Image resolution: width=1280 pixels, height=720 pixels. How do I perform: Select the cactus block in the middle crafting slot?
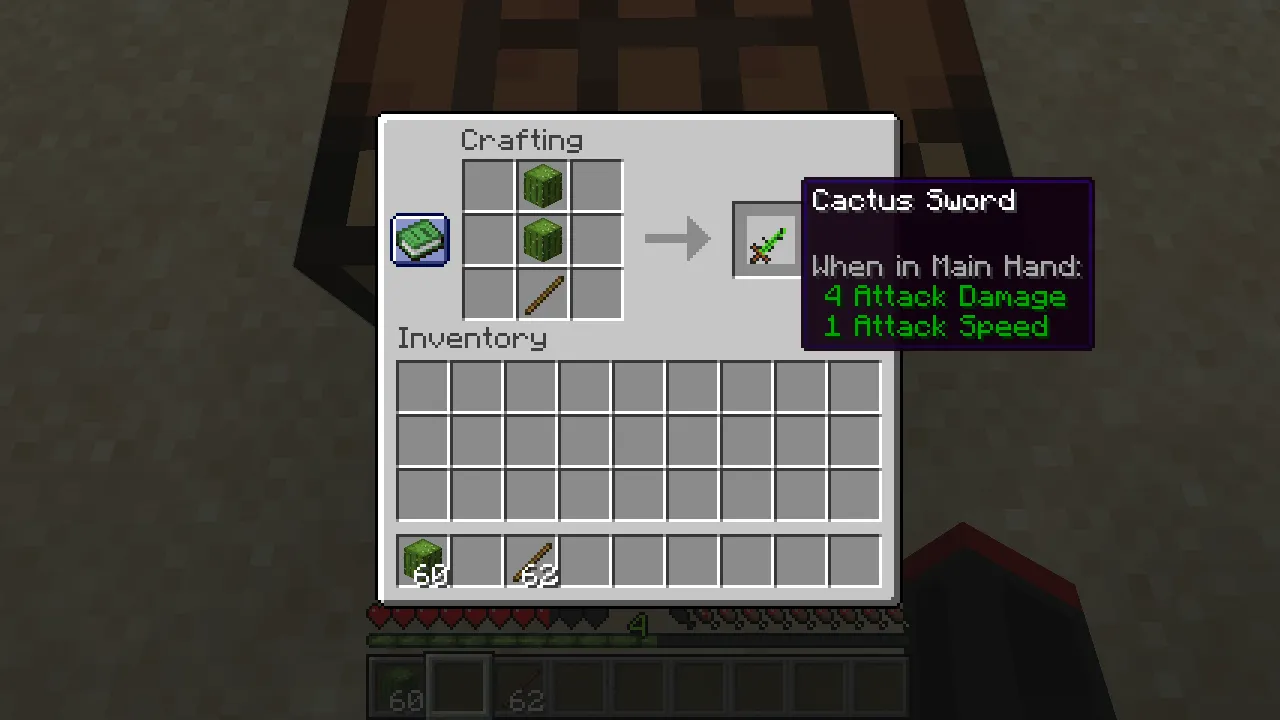point(542,239)
